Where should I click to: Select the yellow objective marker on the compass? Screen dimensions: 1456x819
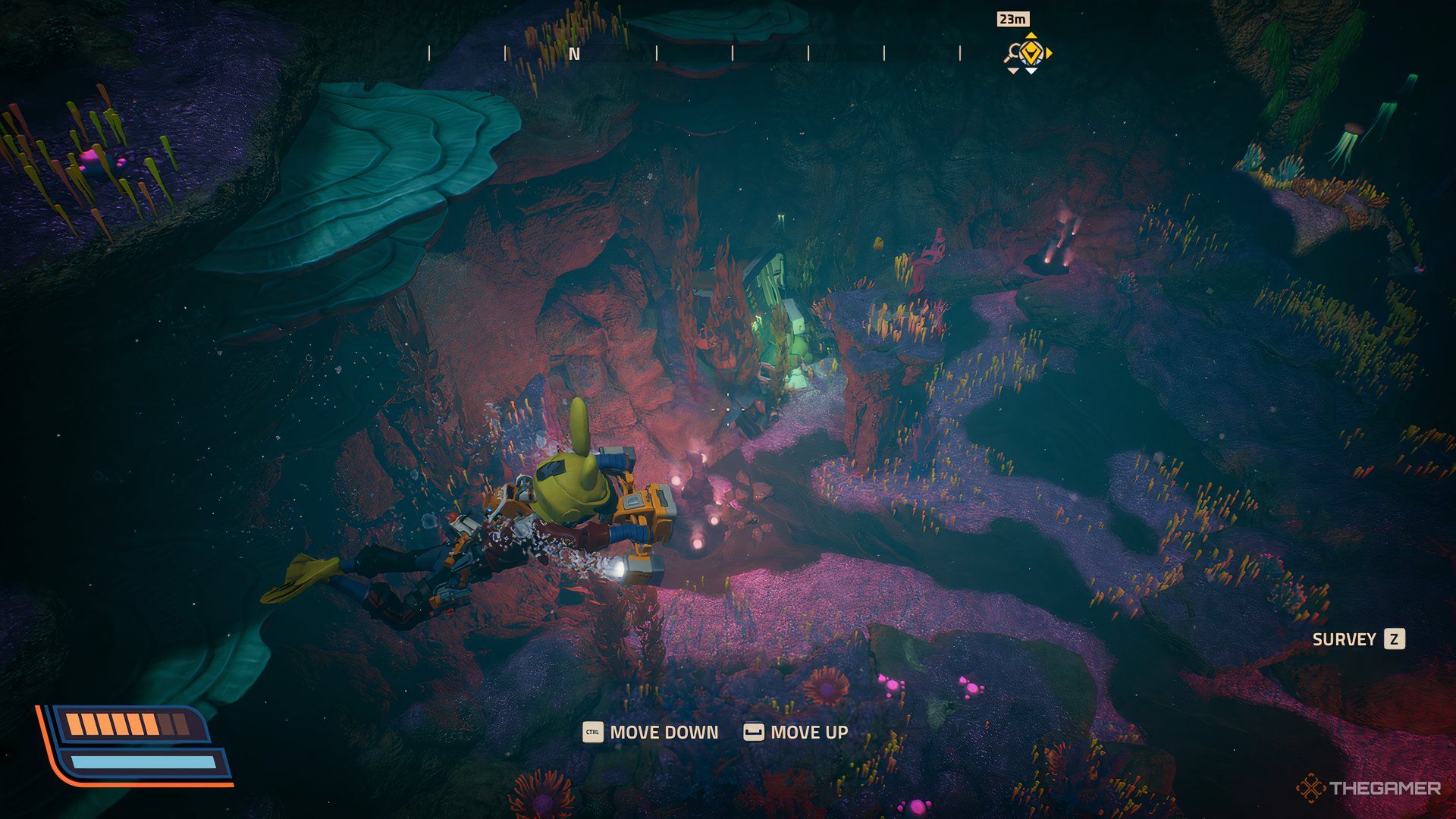pos(1031,53)
